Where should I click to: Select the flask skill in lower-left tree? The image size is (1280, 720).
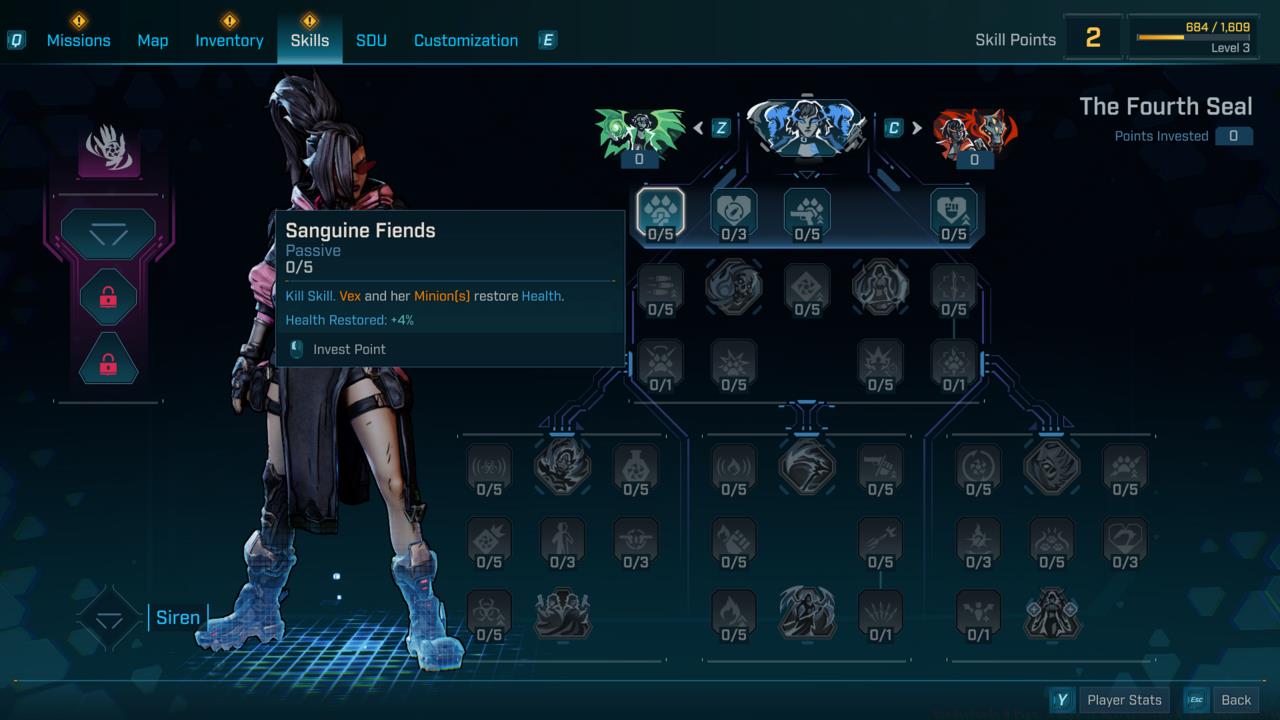click(x=636, y=468)
